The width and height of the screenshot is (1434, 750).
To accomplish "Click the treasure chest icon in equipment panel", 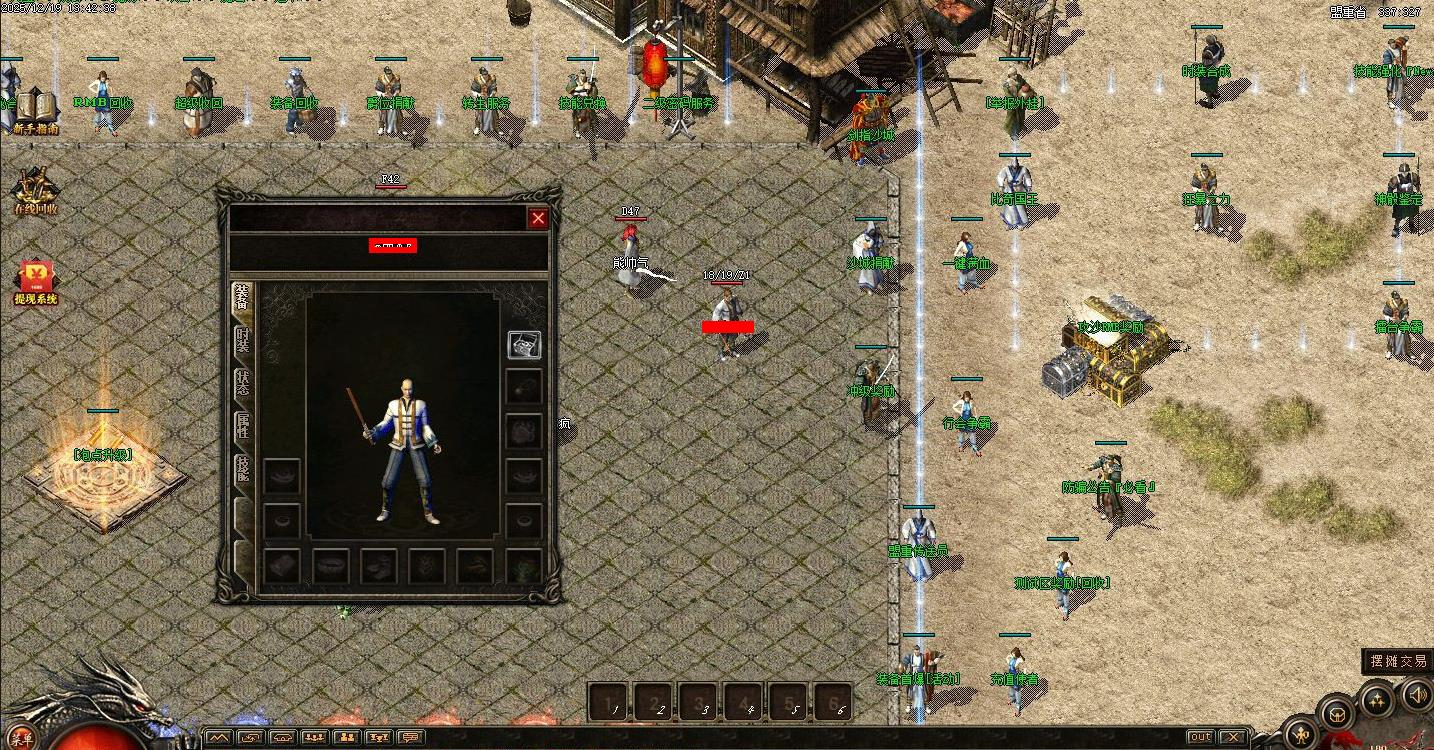I will click(x=524, y=344).
